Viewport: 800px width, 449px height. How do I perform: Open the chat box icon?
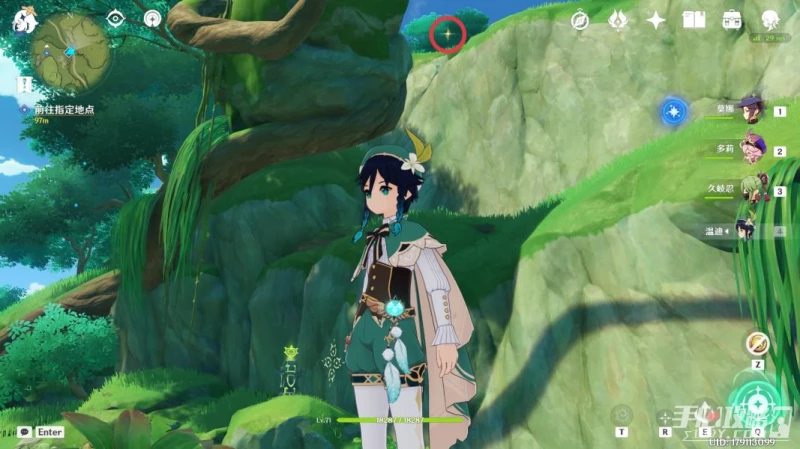coord(24,432)
